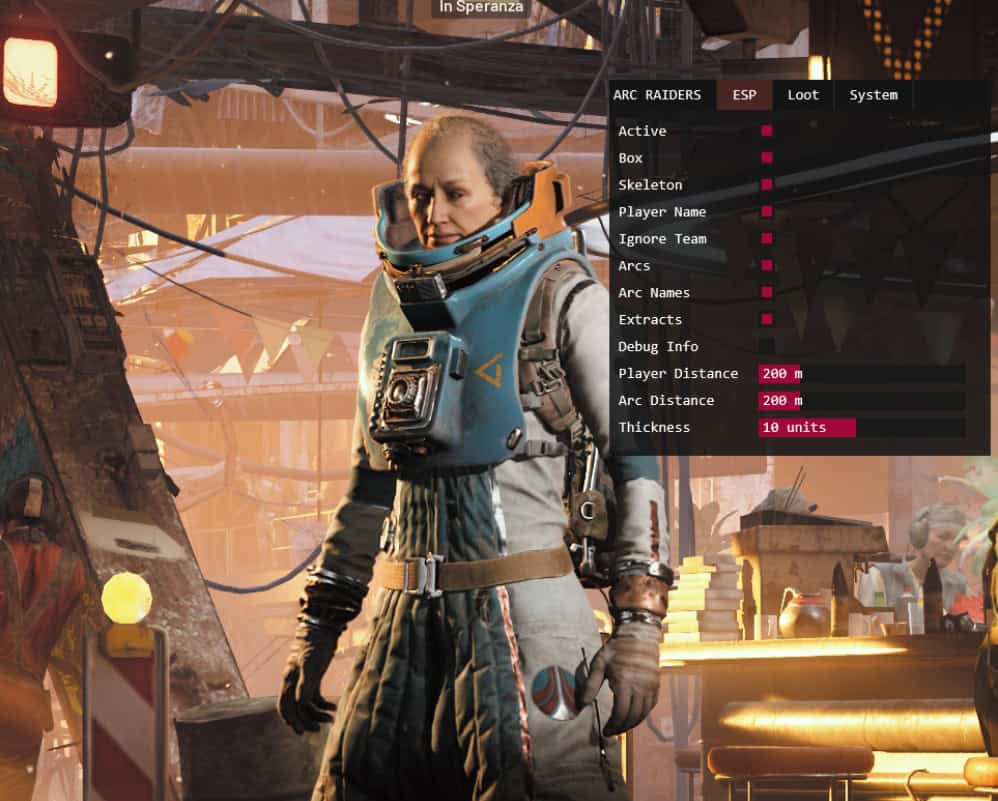Image resolution: width=998 pixels, height=801 pixels.
Task: Switch to the Loot tab
Action: [802, 95]
